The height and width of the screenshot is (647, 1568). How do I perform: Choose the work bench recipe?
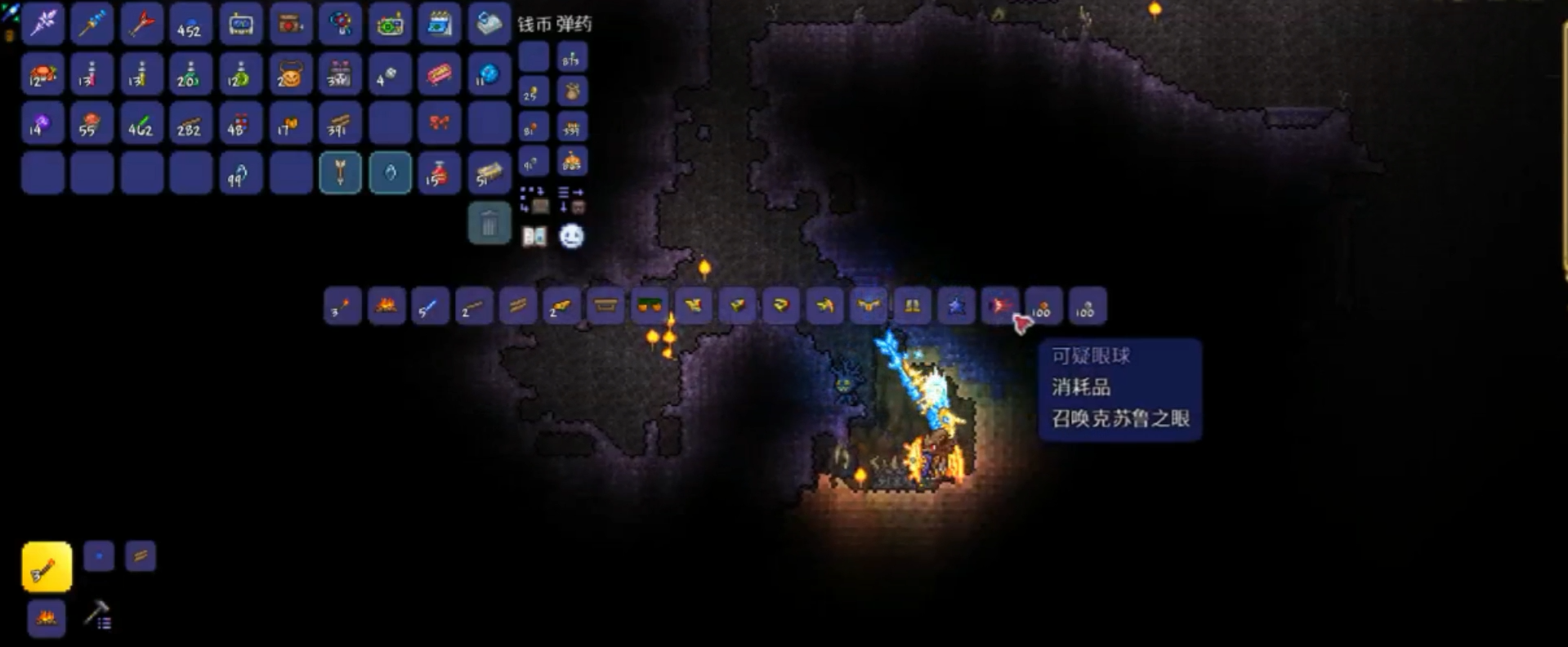[x=605, y=306]
